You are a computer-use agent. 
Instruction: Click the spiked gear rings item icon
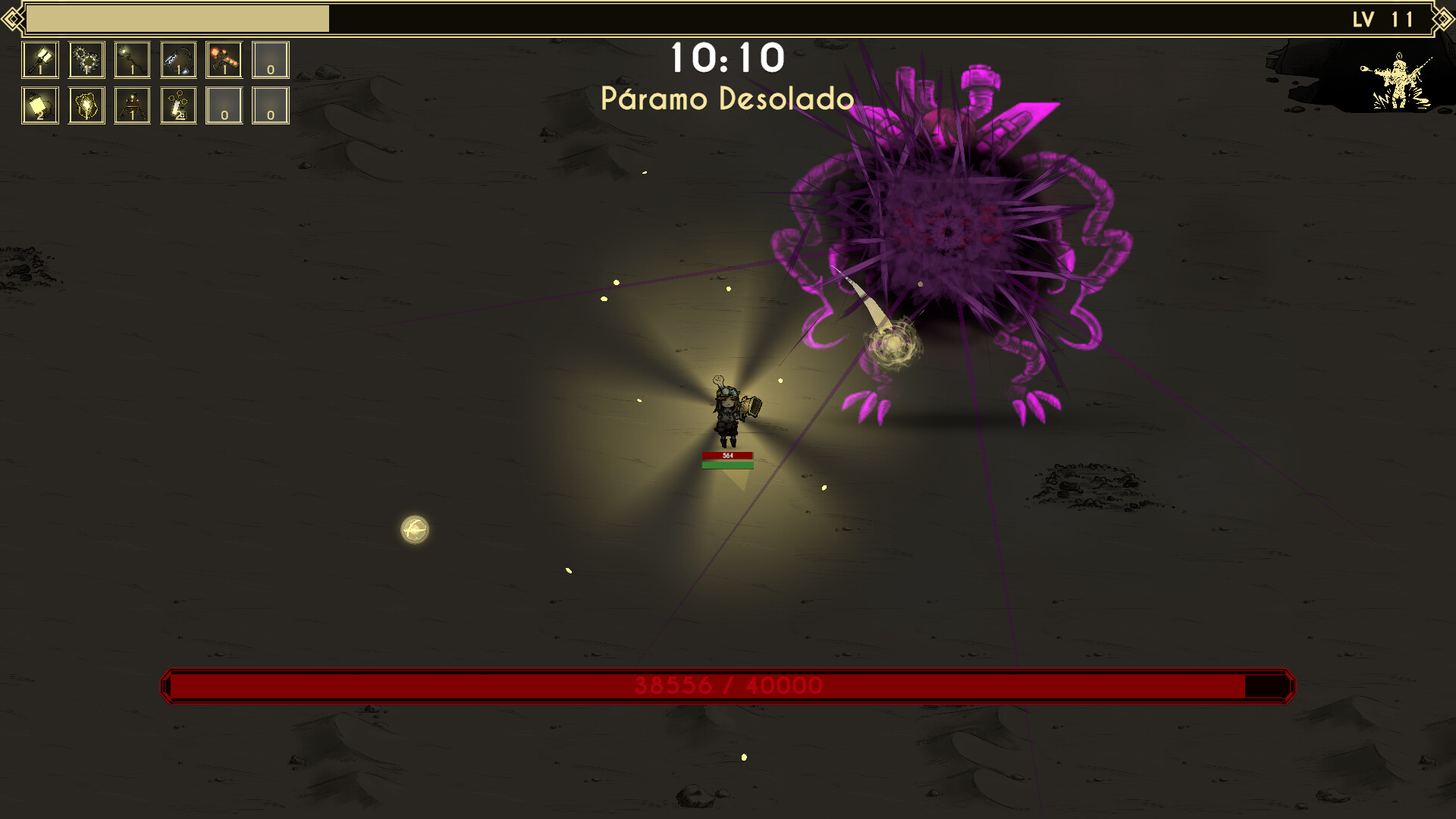tap(85, 59)
